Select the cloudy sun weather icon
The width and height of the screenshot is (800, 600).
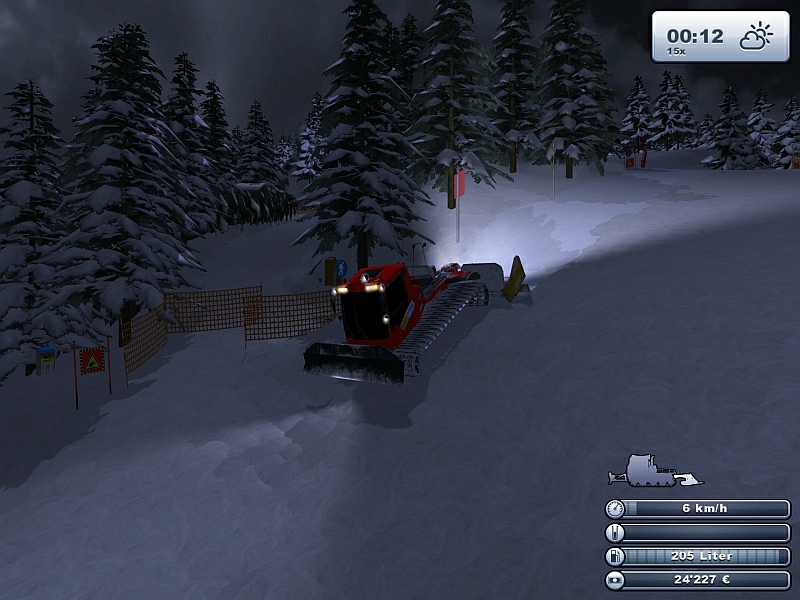[755, 38]
